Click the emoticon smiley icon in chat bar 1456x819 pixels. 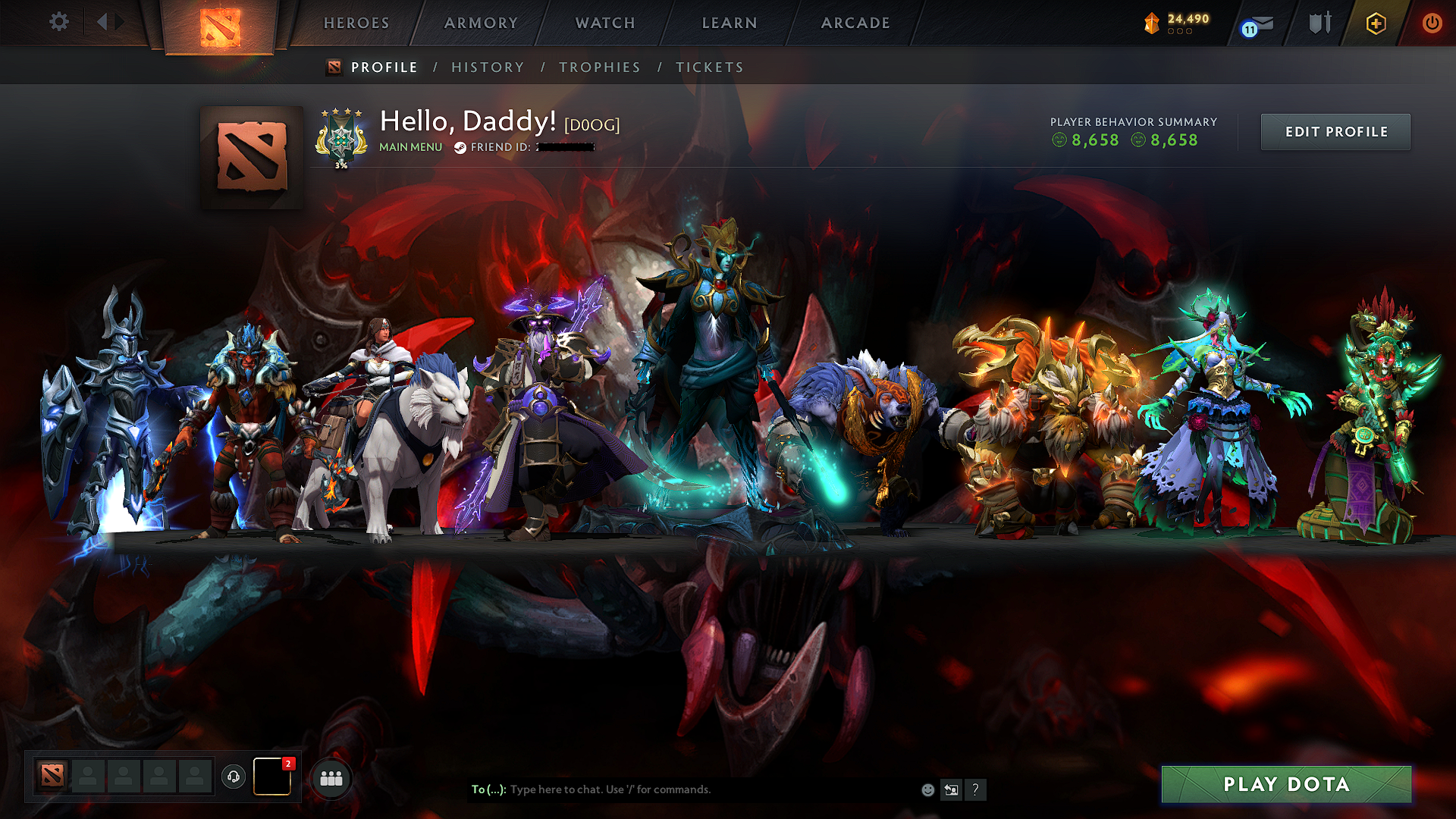(x=927, y=789)
